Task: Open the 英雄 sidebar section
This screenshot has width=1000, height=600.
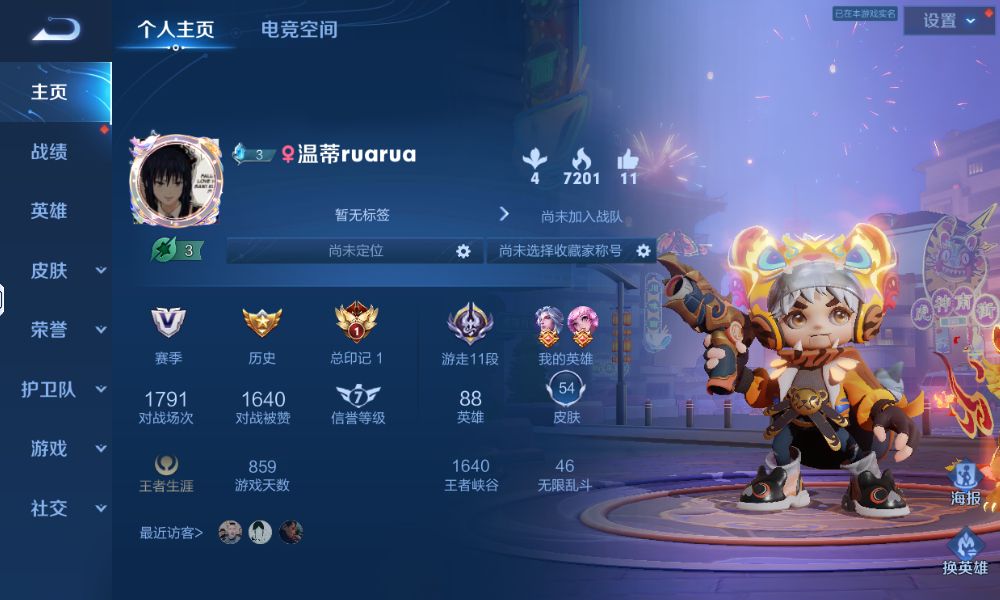Action: pos(49,211)
